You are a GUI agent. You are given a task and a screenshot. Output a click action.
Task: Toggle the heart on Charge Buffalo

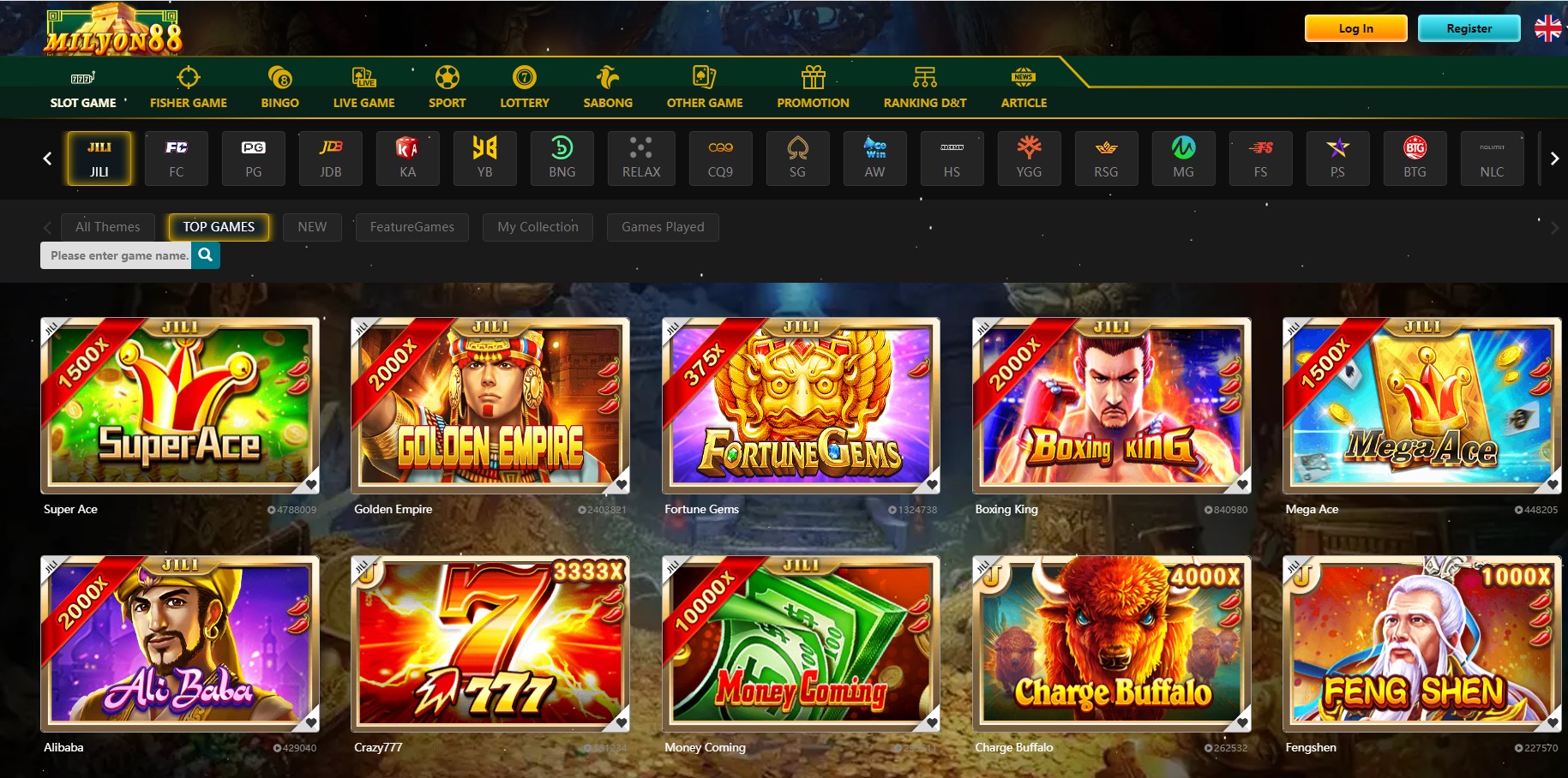[1242, 722]
